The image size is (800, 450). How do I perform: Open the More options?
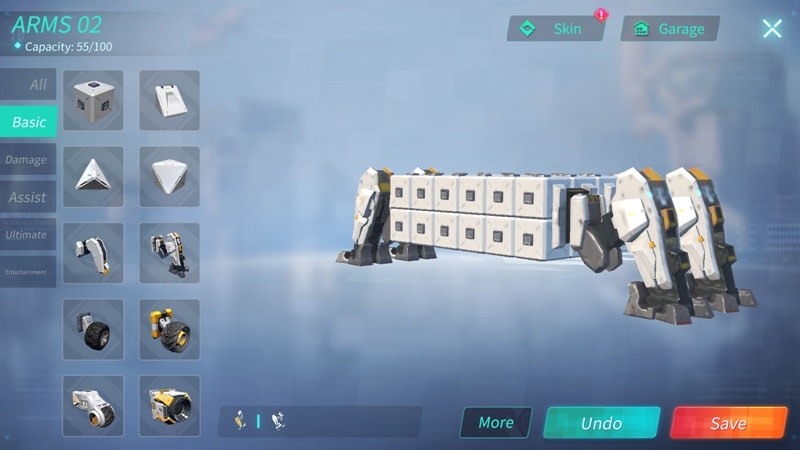click(x=496, y=422)
